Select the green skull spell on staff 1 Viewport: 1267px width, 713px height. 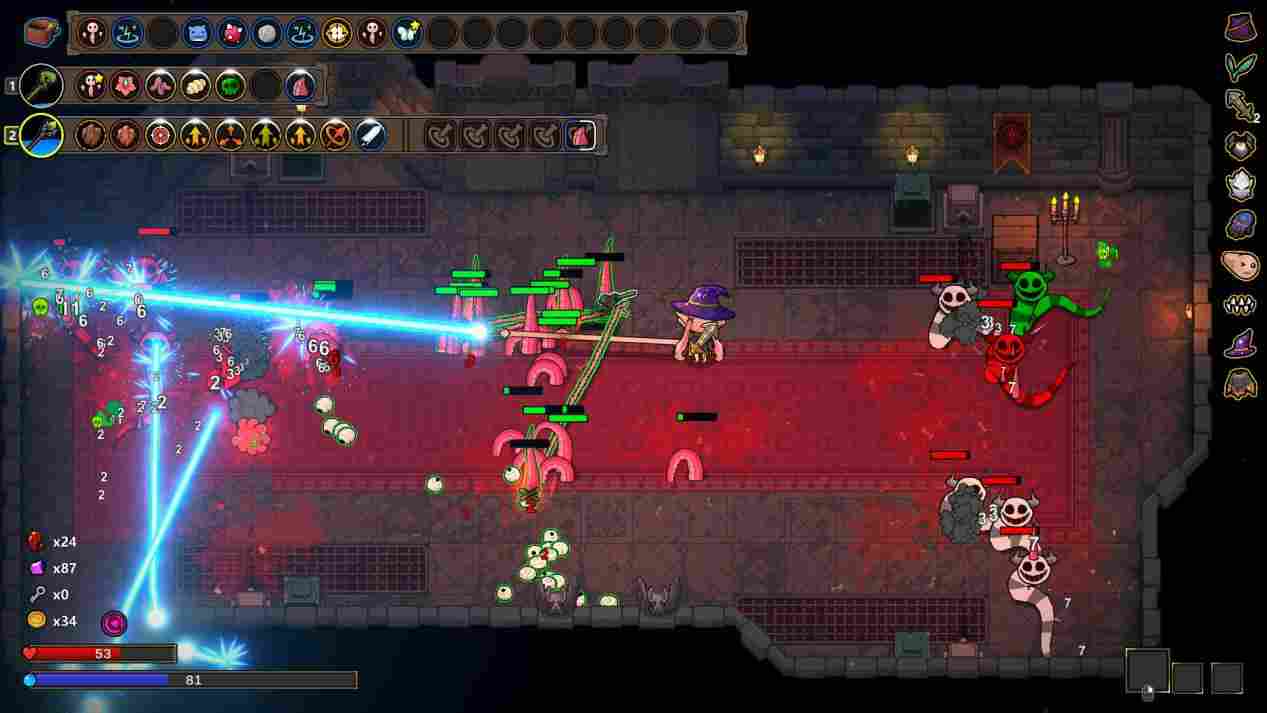(230, 85)
